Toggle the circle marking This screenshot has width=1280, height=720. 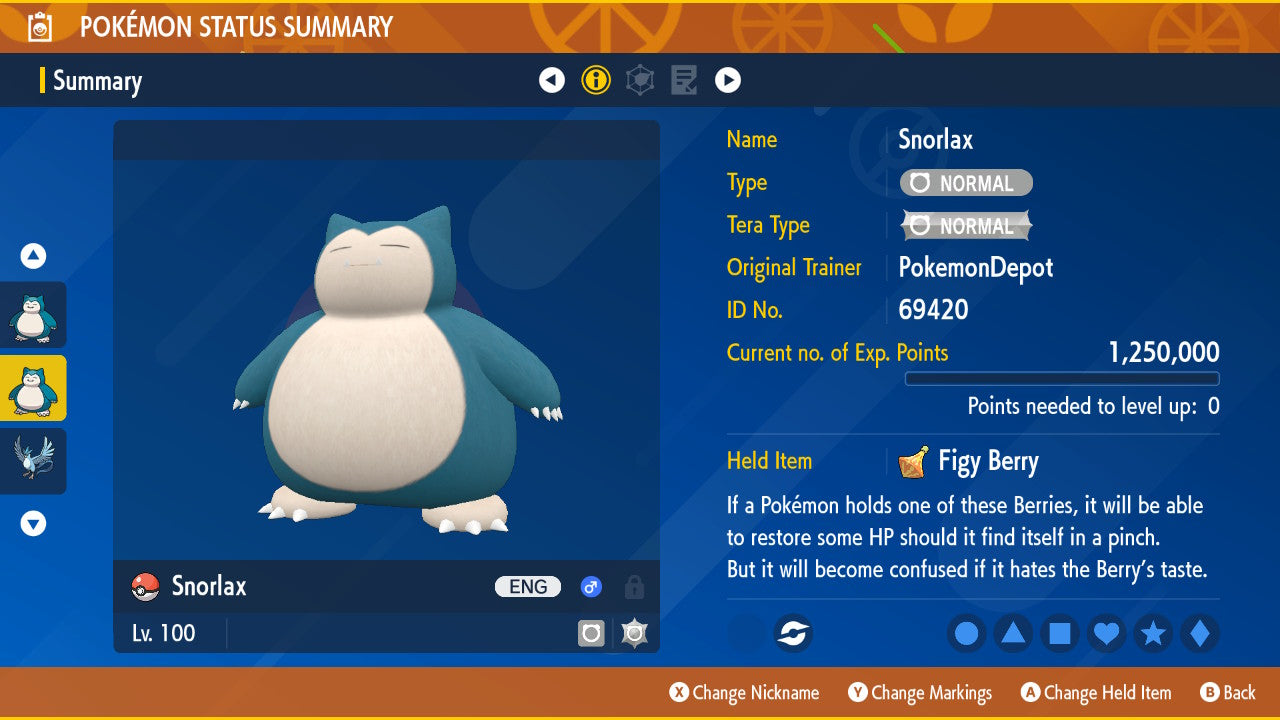966,633
